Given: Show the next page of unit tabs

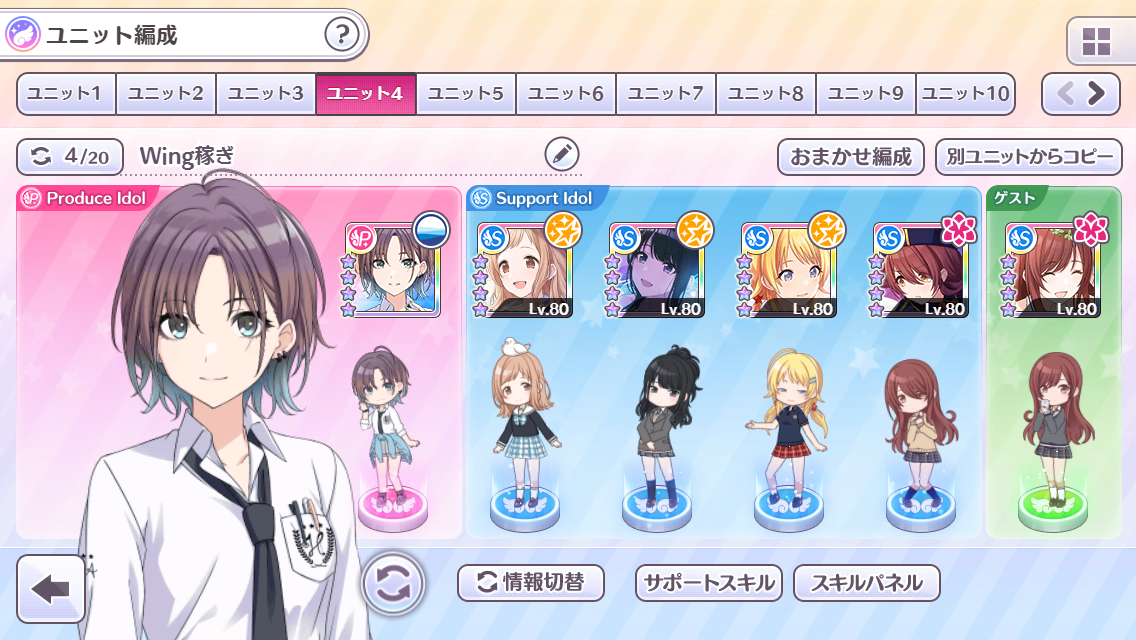Looking at the screenshot, I should coord(1096,94).
